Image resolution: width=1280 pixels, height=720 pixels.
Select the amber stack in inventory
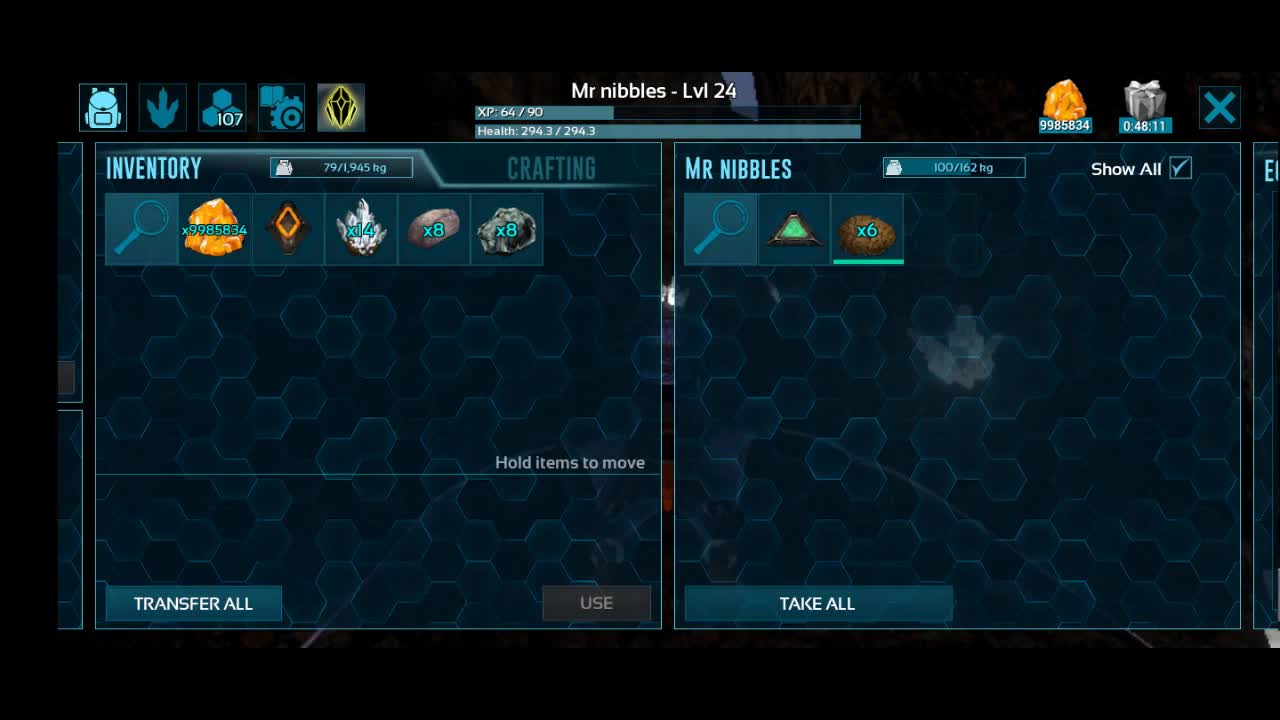[214, 229]
